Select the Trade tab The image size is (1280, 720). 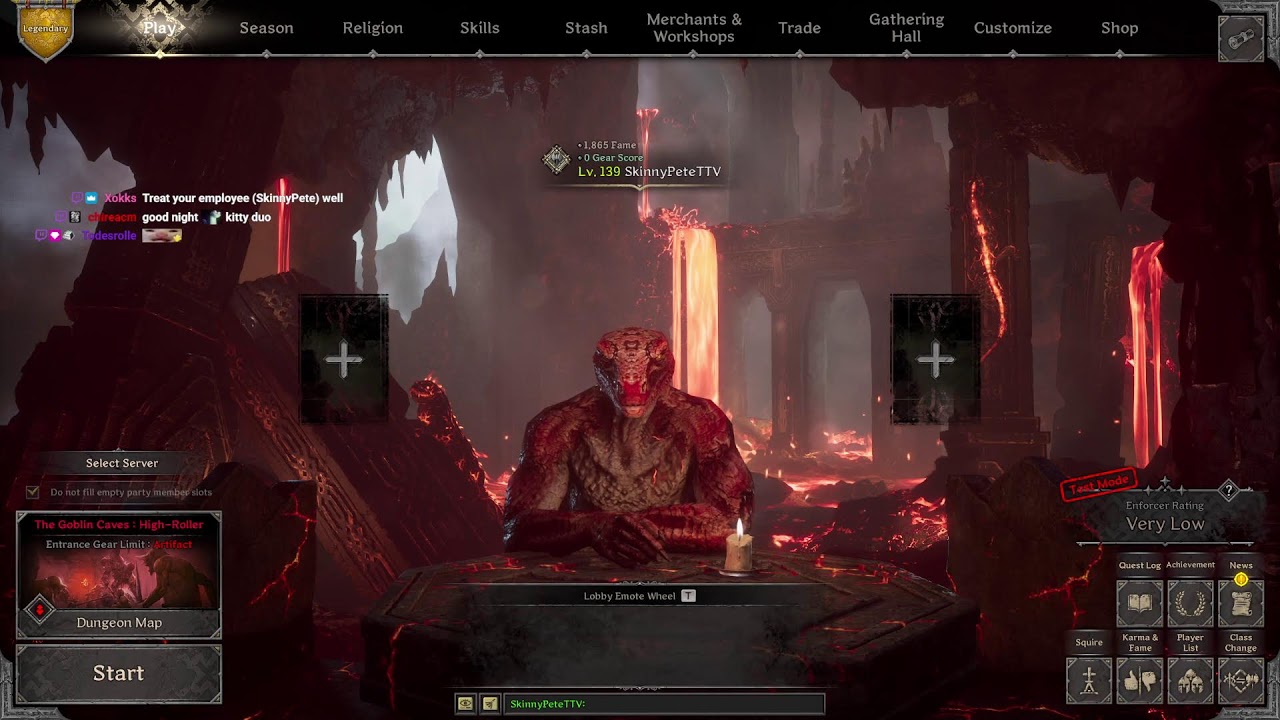coord(799,28)
